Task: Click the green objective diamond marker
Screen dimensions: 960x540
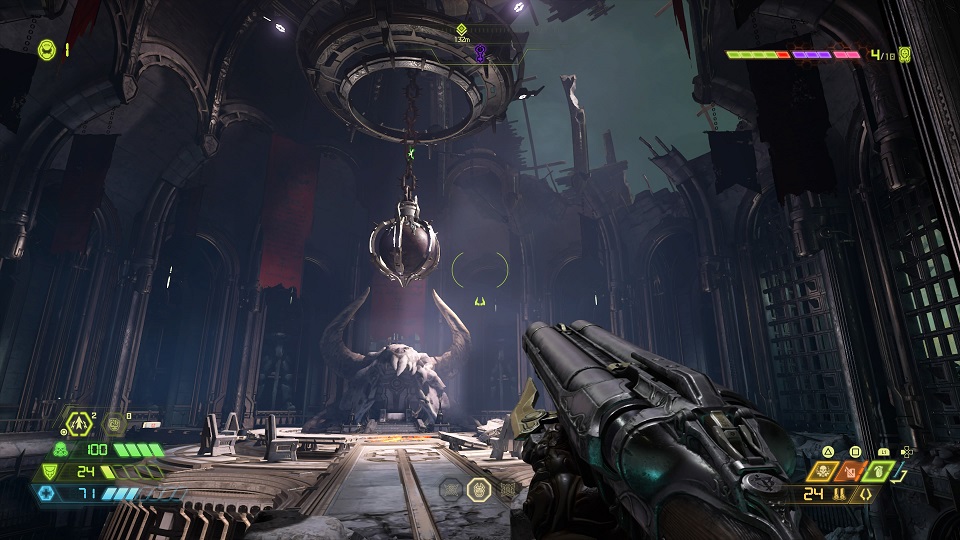Action: pos(461,30)
